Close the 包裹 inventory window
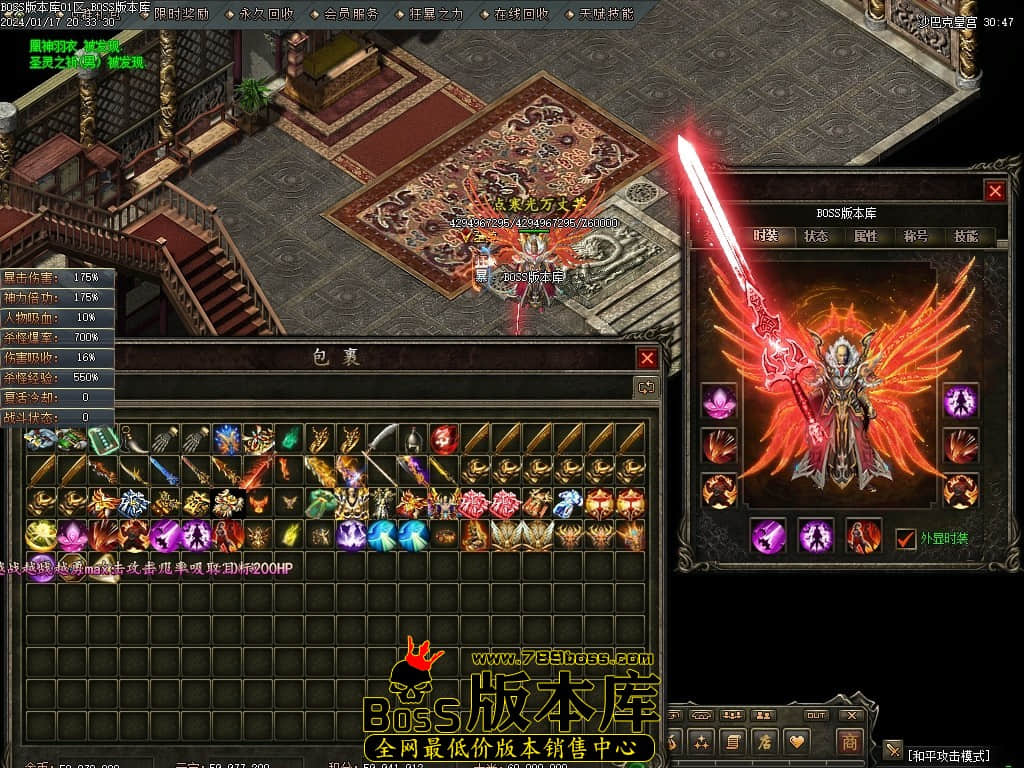The height and width of the screenshot is (768, 1024). coord(648,359)
